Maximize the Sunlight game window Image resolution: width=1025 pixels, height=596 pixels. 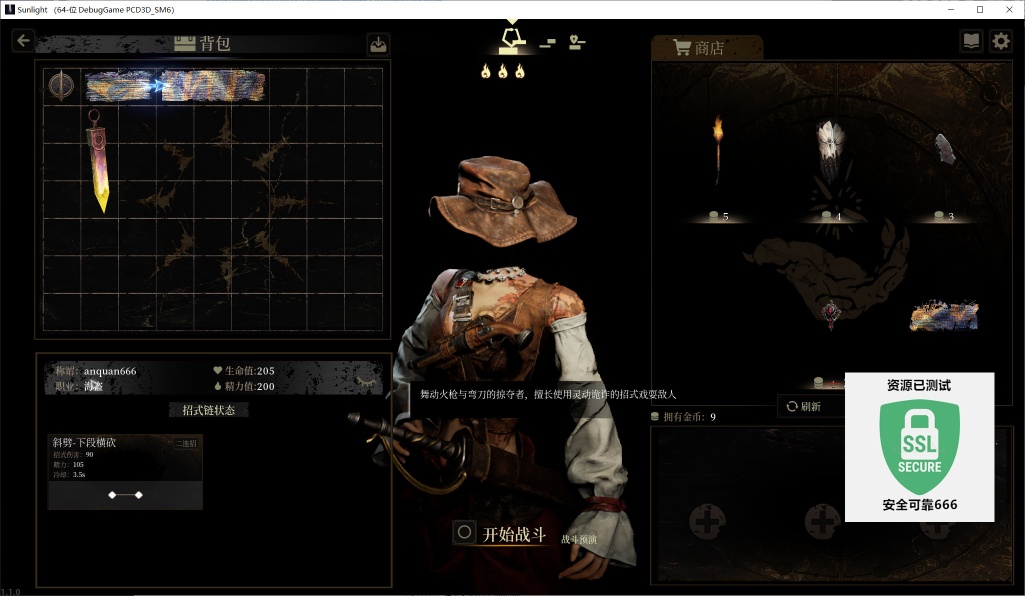980,9
